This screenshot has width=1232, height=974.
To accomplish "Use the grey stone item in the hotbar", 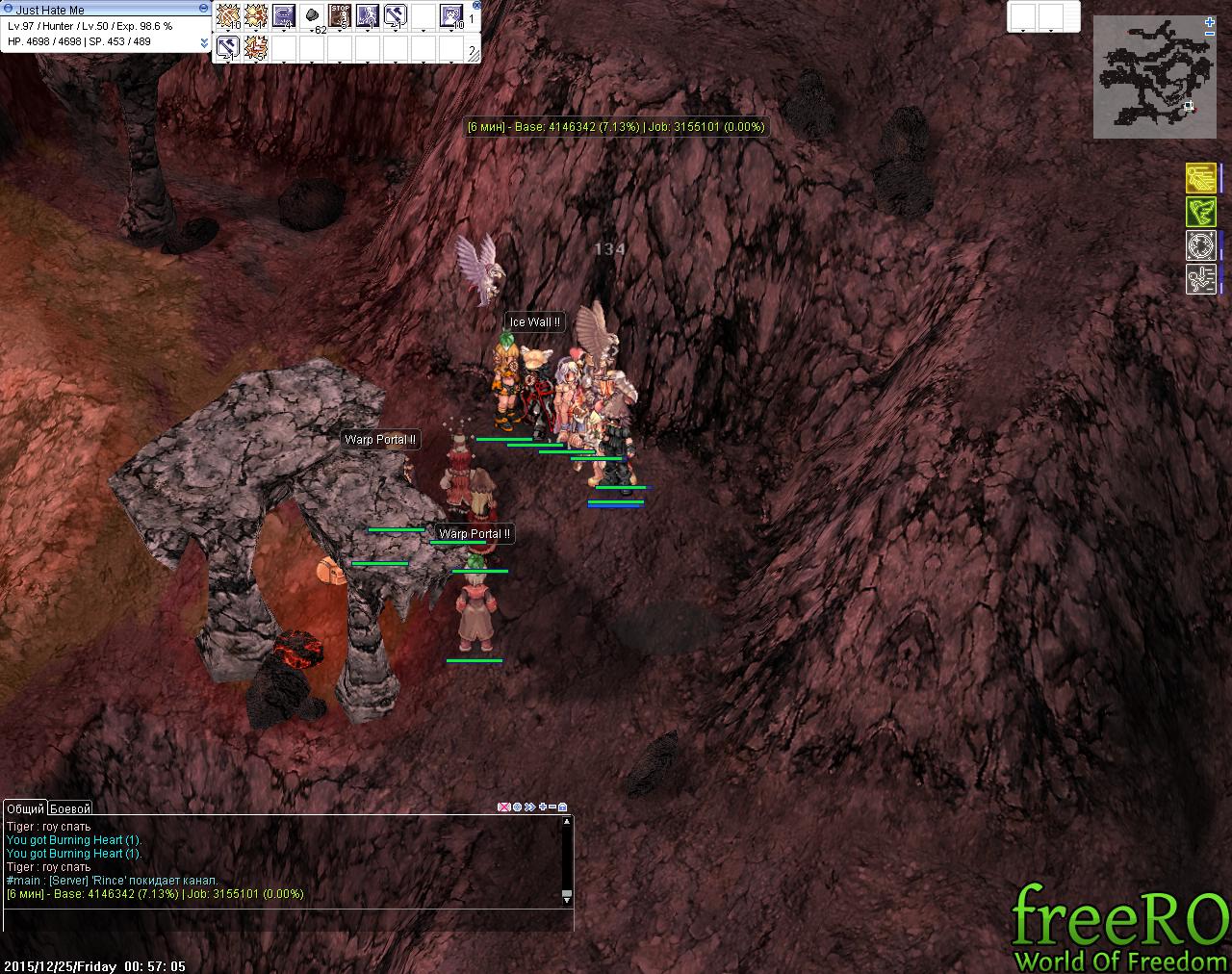I will (311, 15).
